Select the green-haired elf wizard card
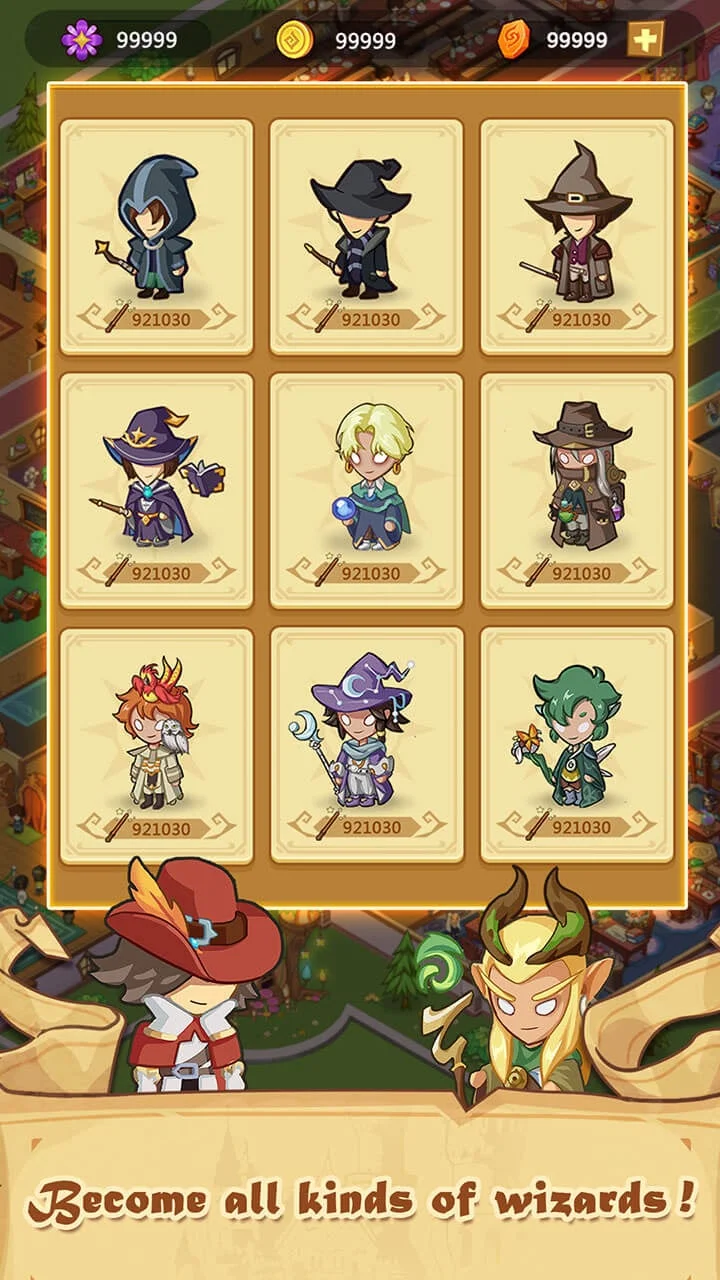This screenshot has width=720, height=1280. (x=577, y=744)
